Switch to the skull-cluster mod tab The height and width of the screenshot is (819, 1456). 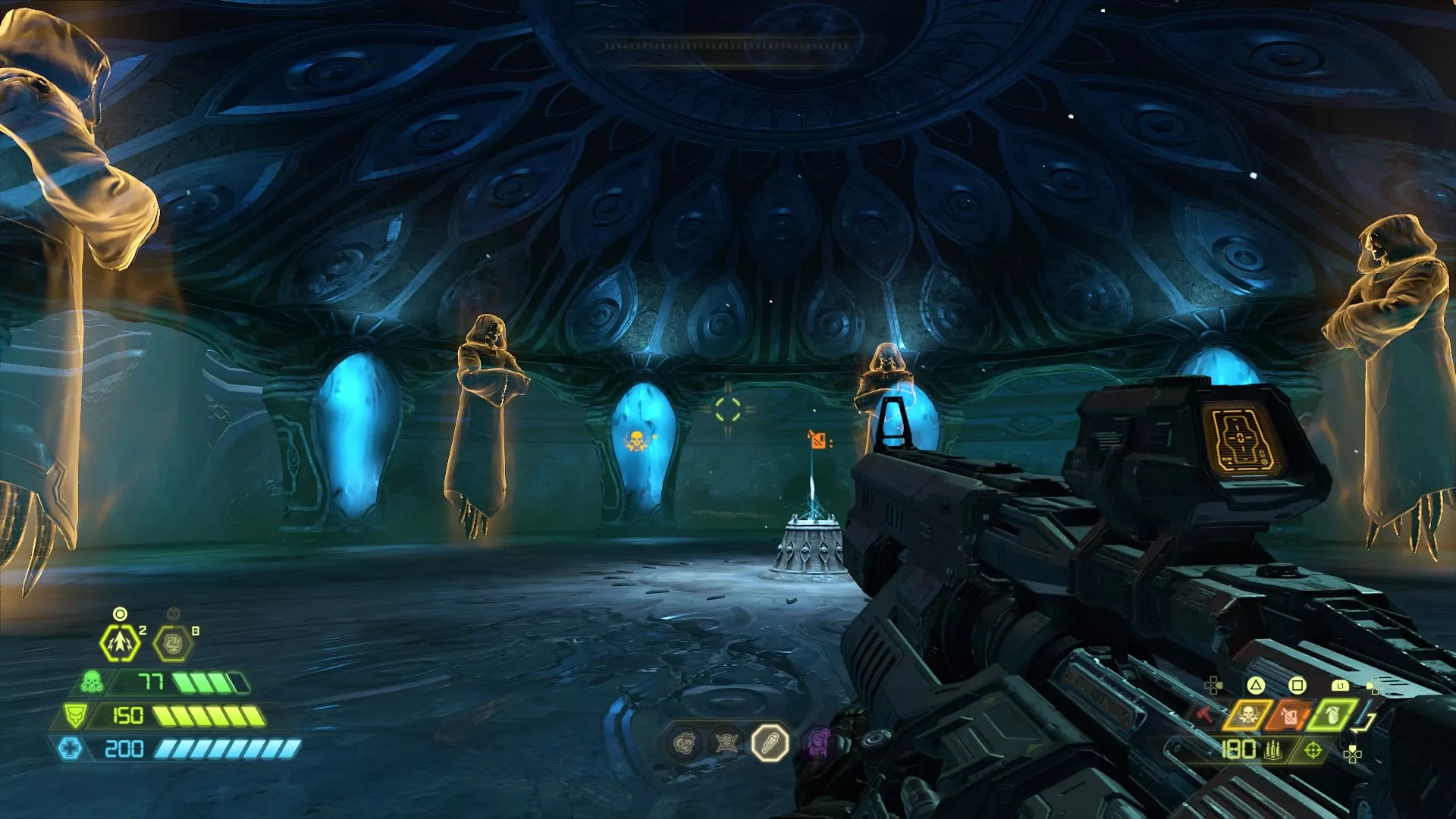pos(684,742)
